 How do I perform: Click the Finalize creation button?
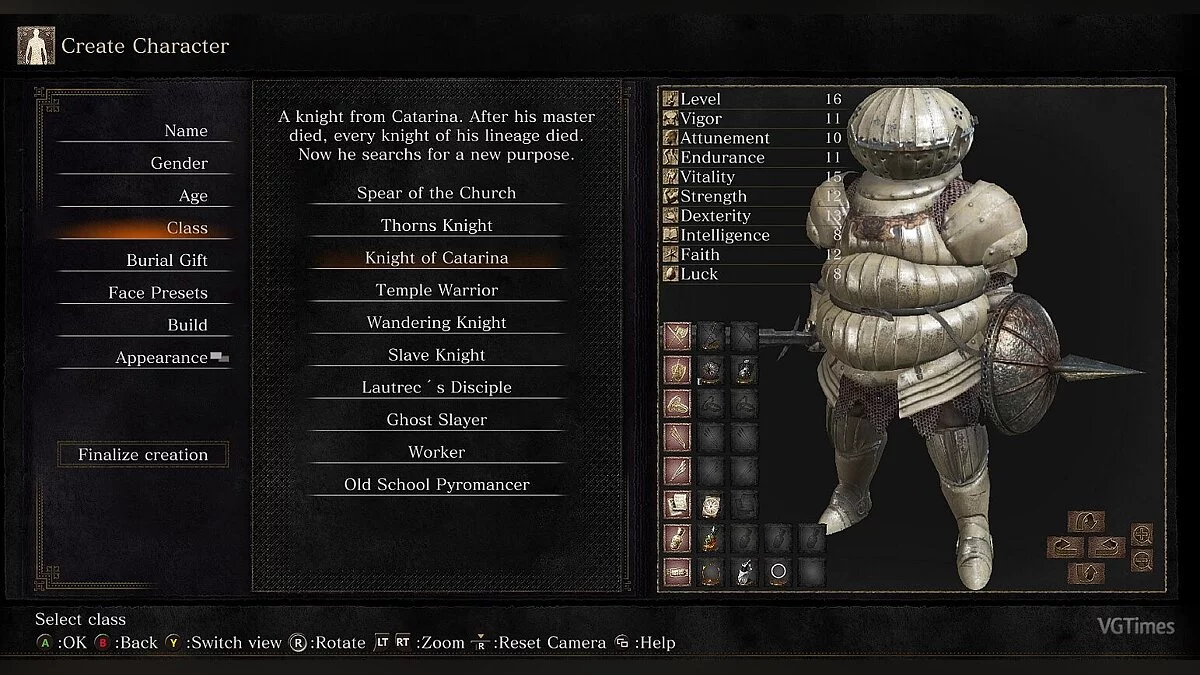point(143,455)
